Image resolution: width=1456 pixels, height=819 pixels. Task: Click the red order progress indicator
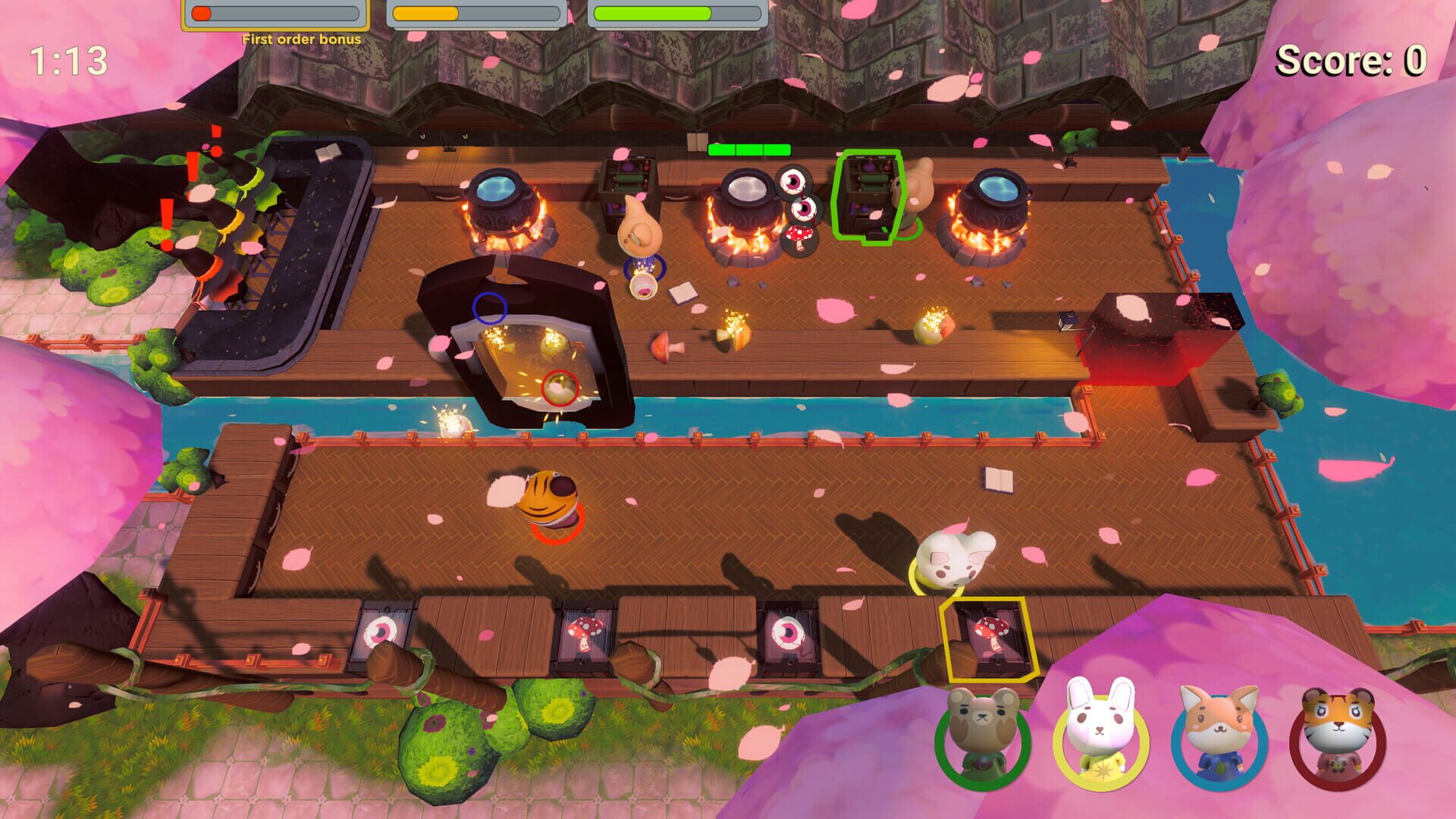(x=199, y=13)
